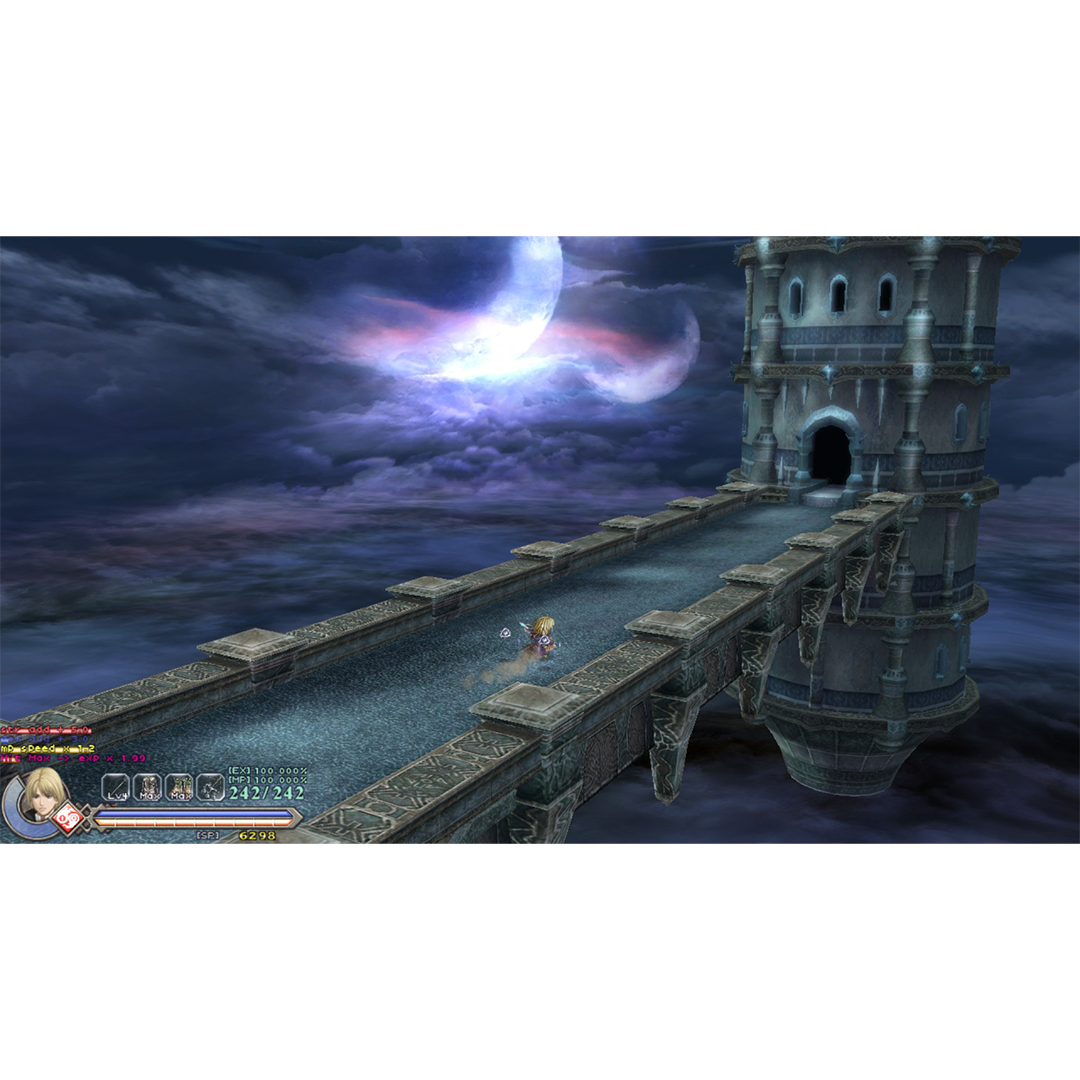Select the second Max-level equipment icon
The width and height of the screenshot is (1080, 1080).
point(179,787)
